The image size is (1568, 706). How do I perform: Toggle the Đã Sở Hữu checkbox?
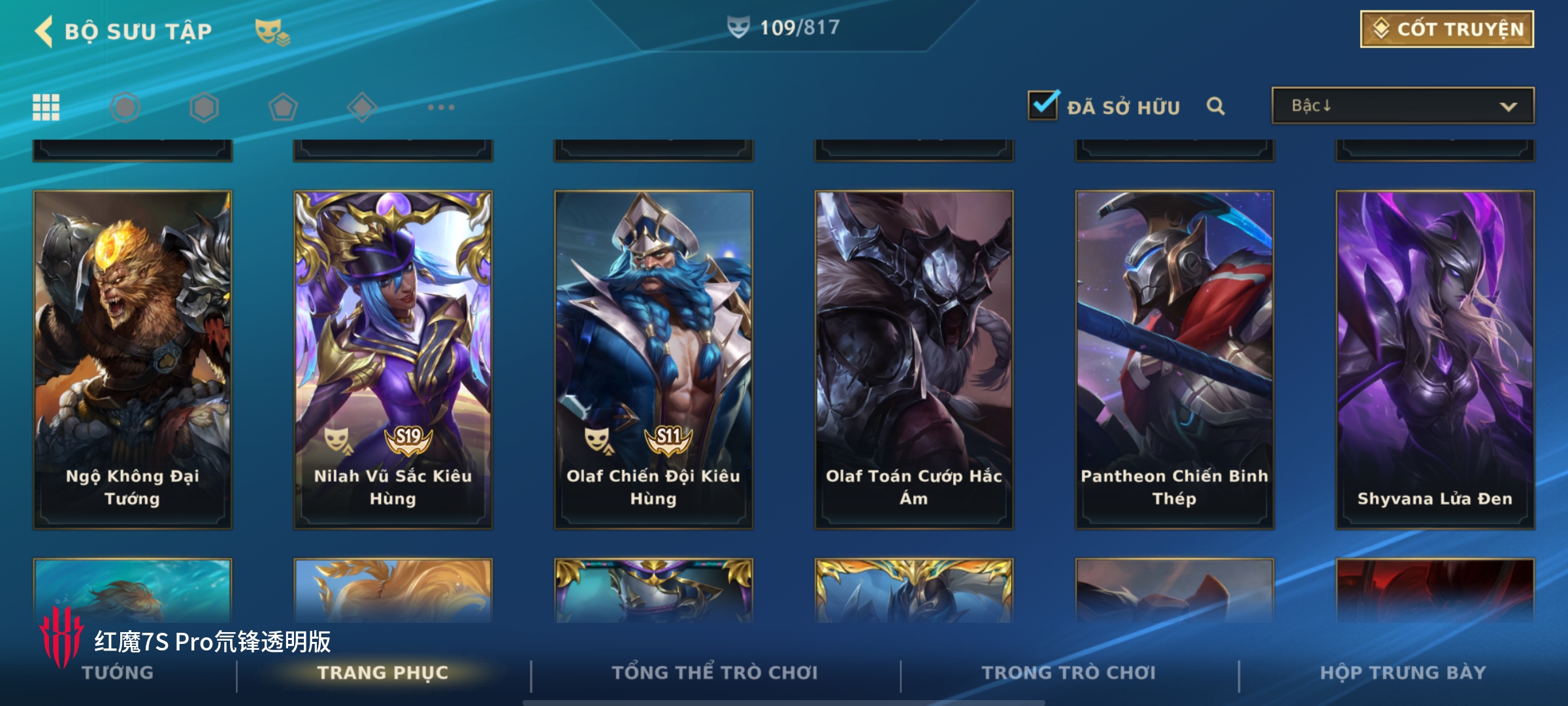(x=1043, y=106)
